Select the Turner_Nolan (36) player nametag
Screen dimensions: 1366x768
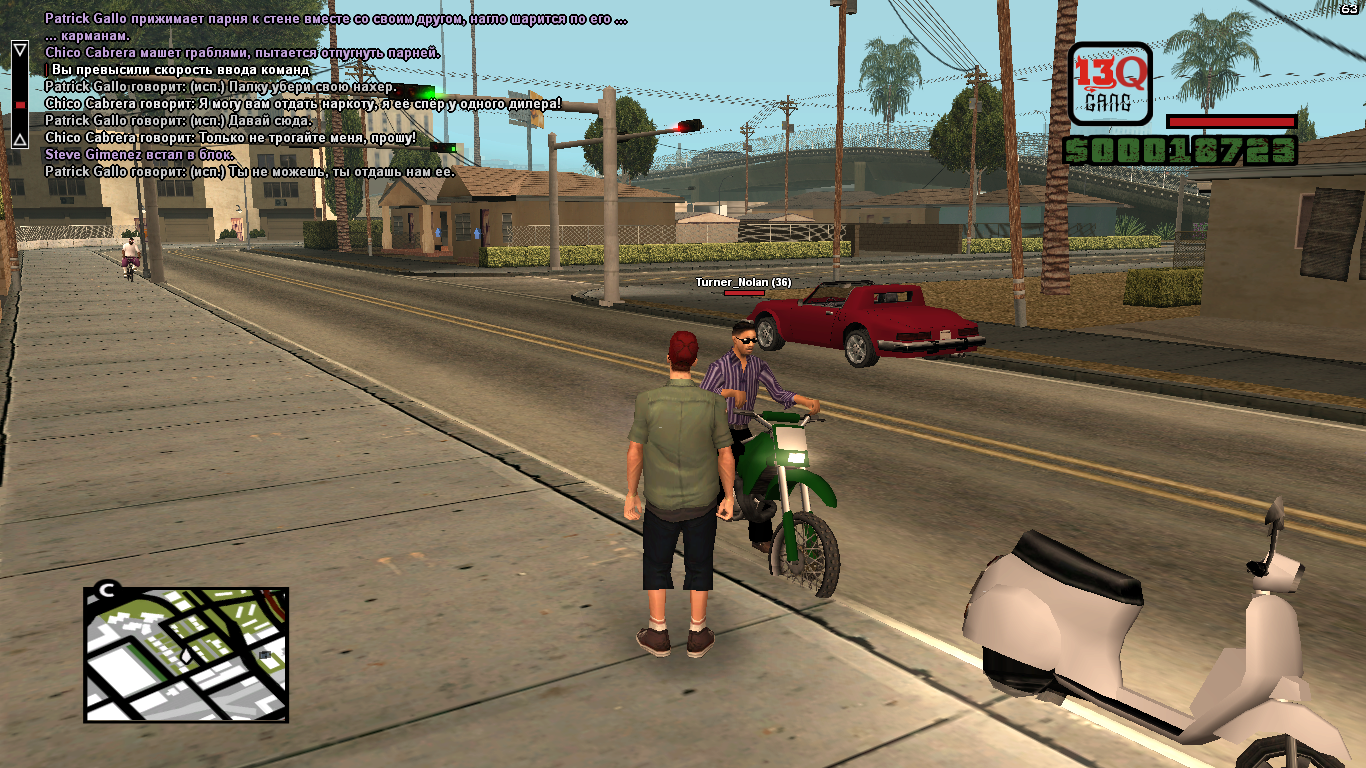tap(743, 283)
